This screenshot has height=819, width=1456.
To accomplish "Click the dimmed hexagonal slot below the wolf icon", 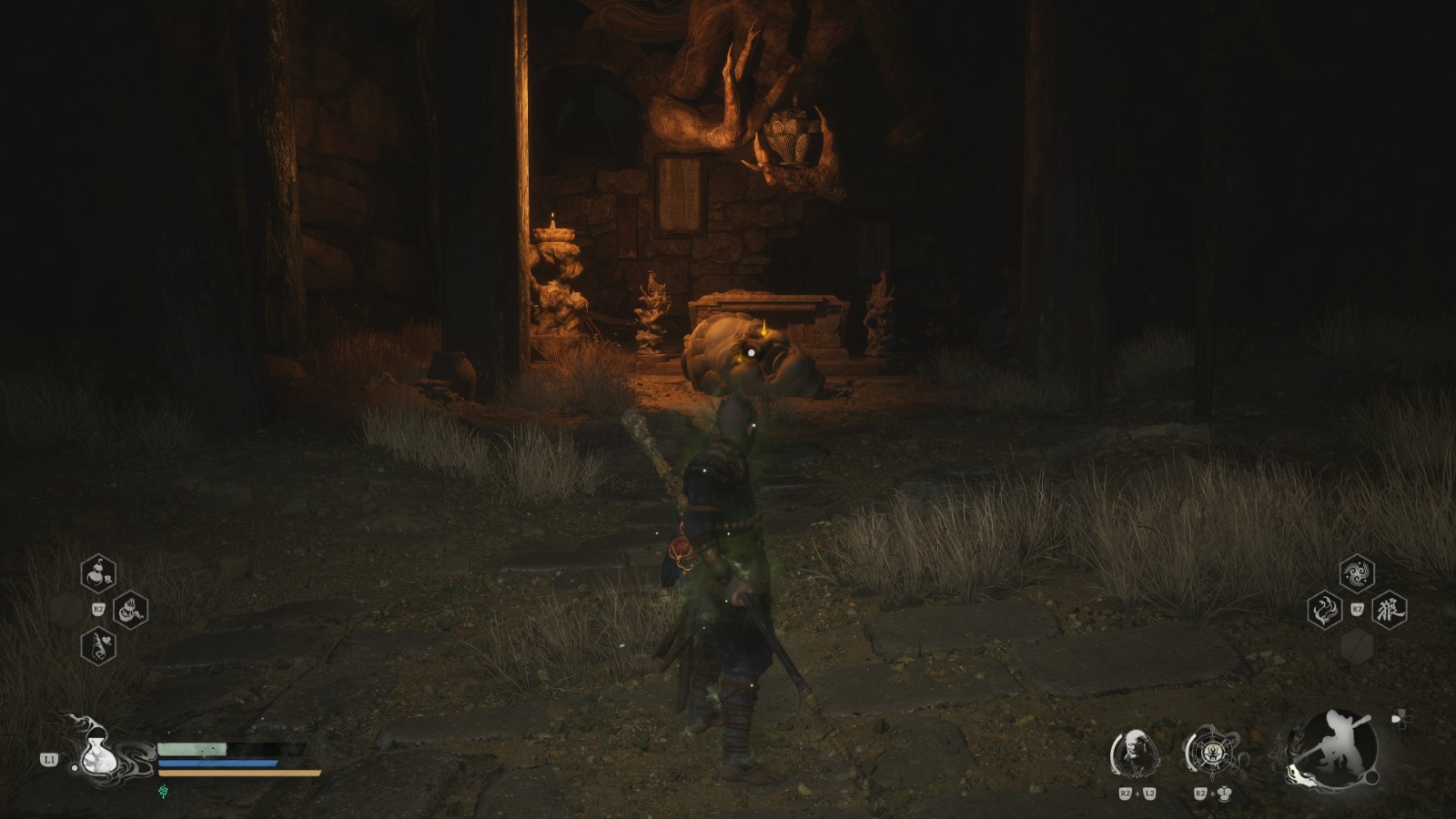I will 1357,646.
